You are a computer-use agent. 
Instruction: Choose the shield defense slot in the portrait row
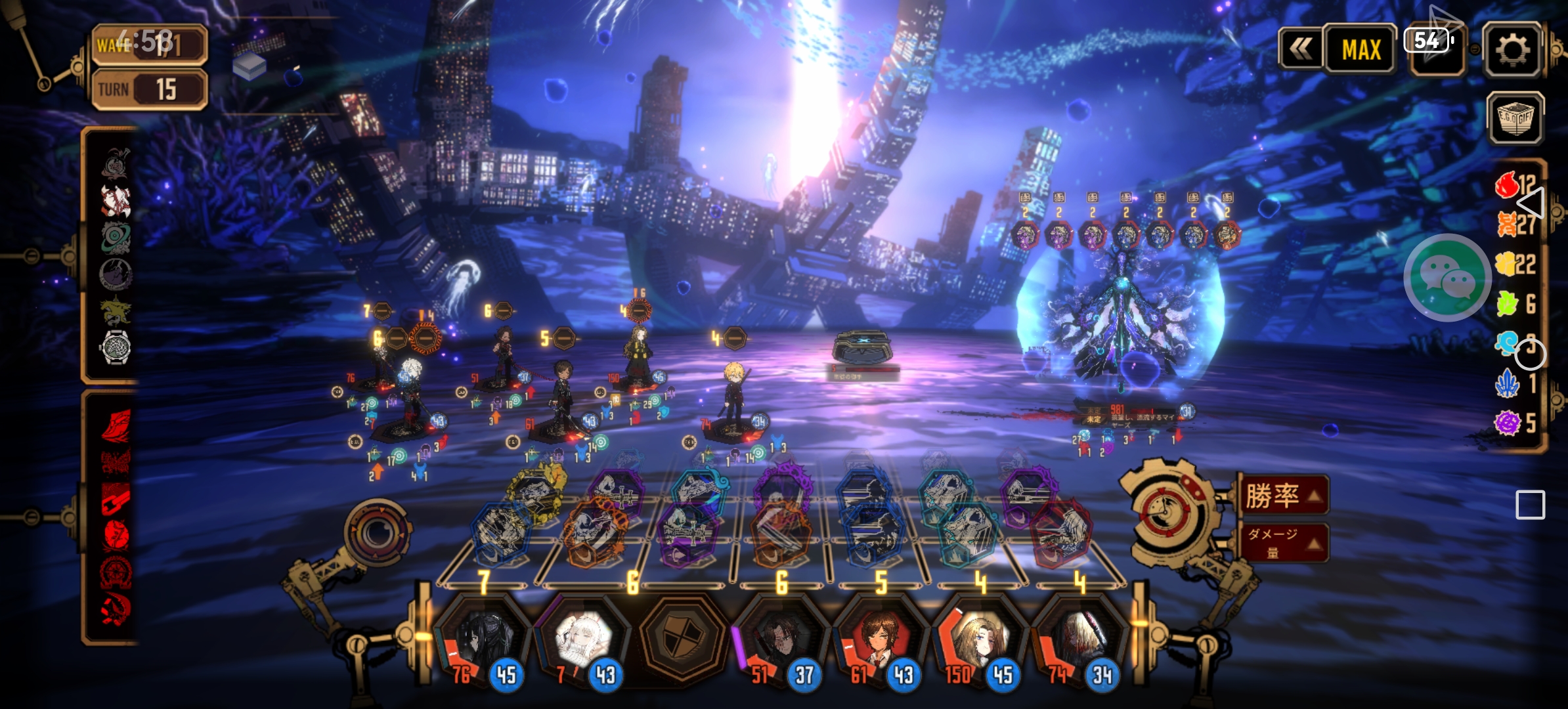(683, 638)
